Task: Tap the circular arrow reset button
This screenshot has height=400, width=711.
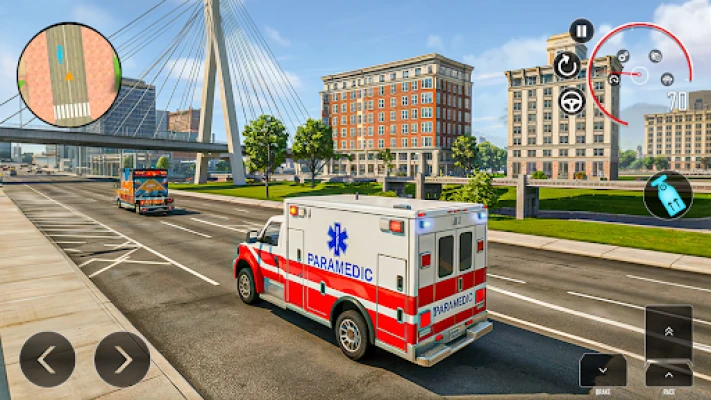Action: [567, 65]
